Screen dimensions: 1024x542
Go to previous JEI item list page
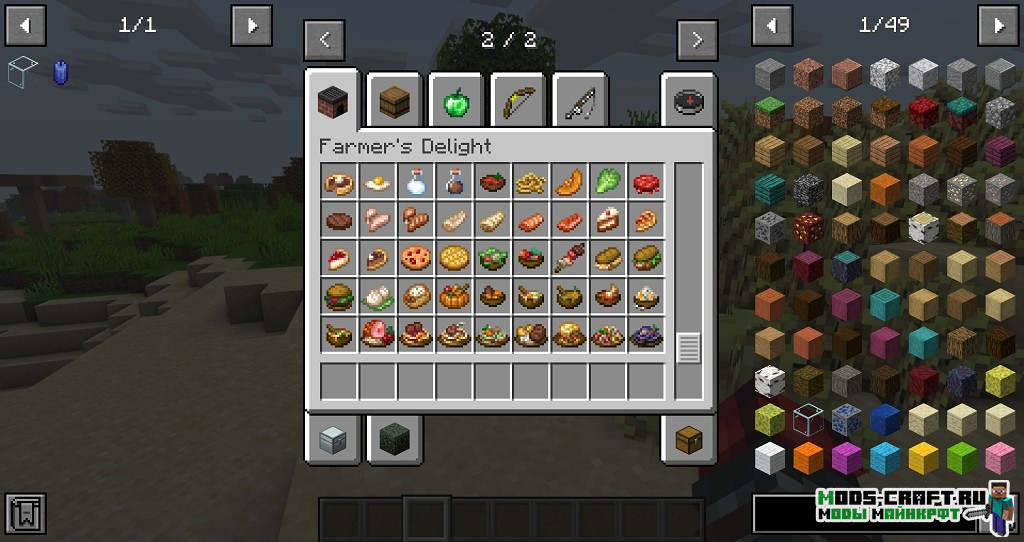[x=772, y=25]
